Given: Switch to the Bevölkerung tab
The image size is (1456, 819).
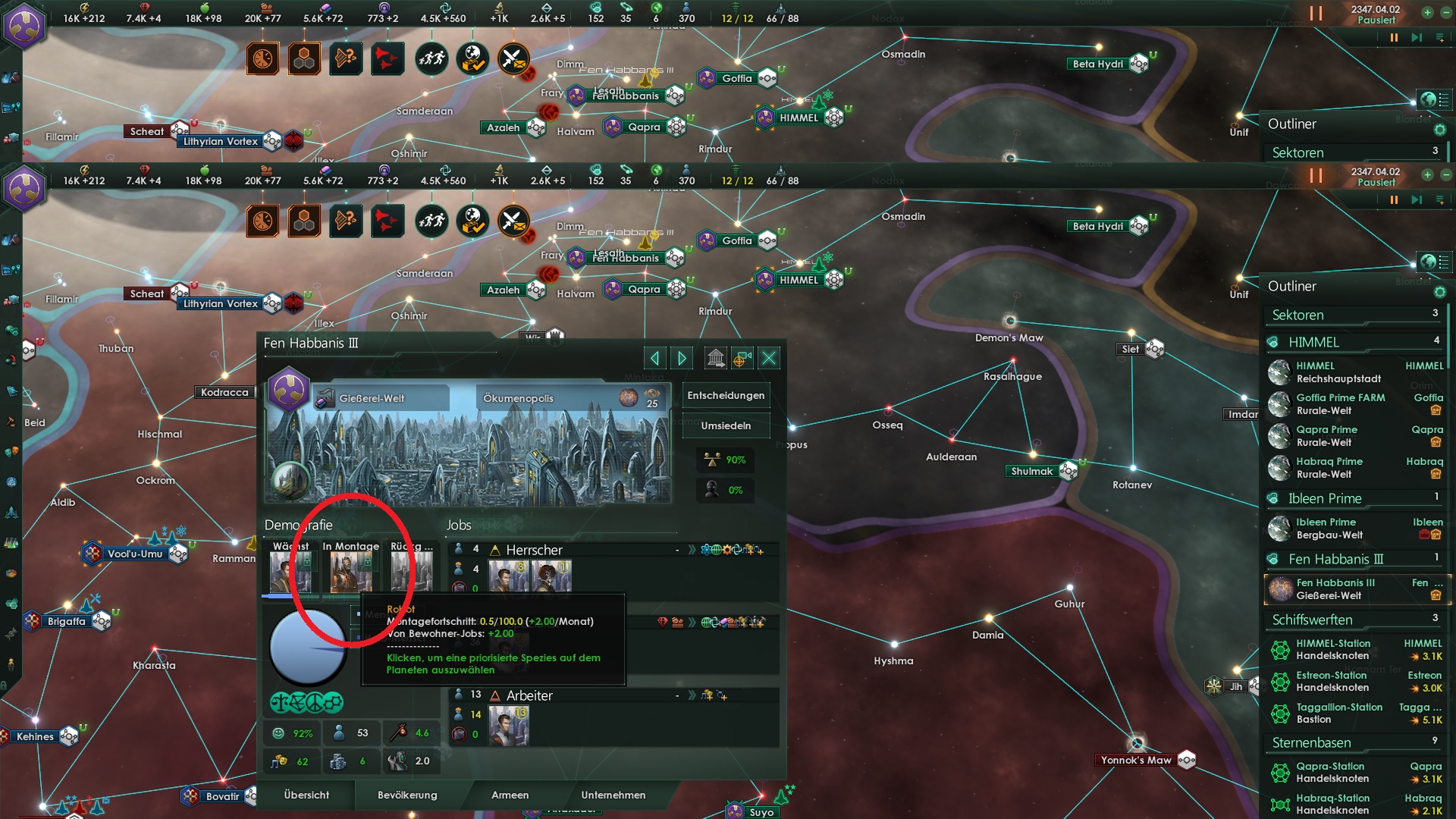Looking at the screenshot, I should pyautogui.click(x=406, y=795).
